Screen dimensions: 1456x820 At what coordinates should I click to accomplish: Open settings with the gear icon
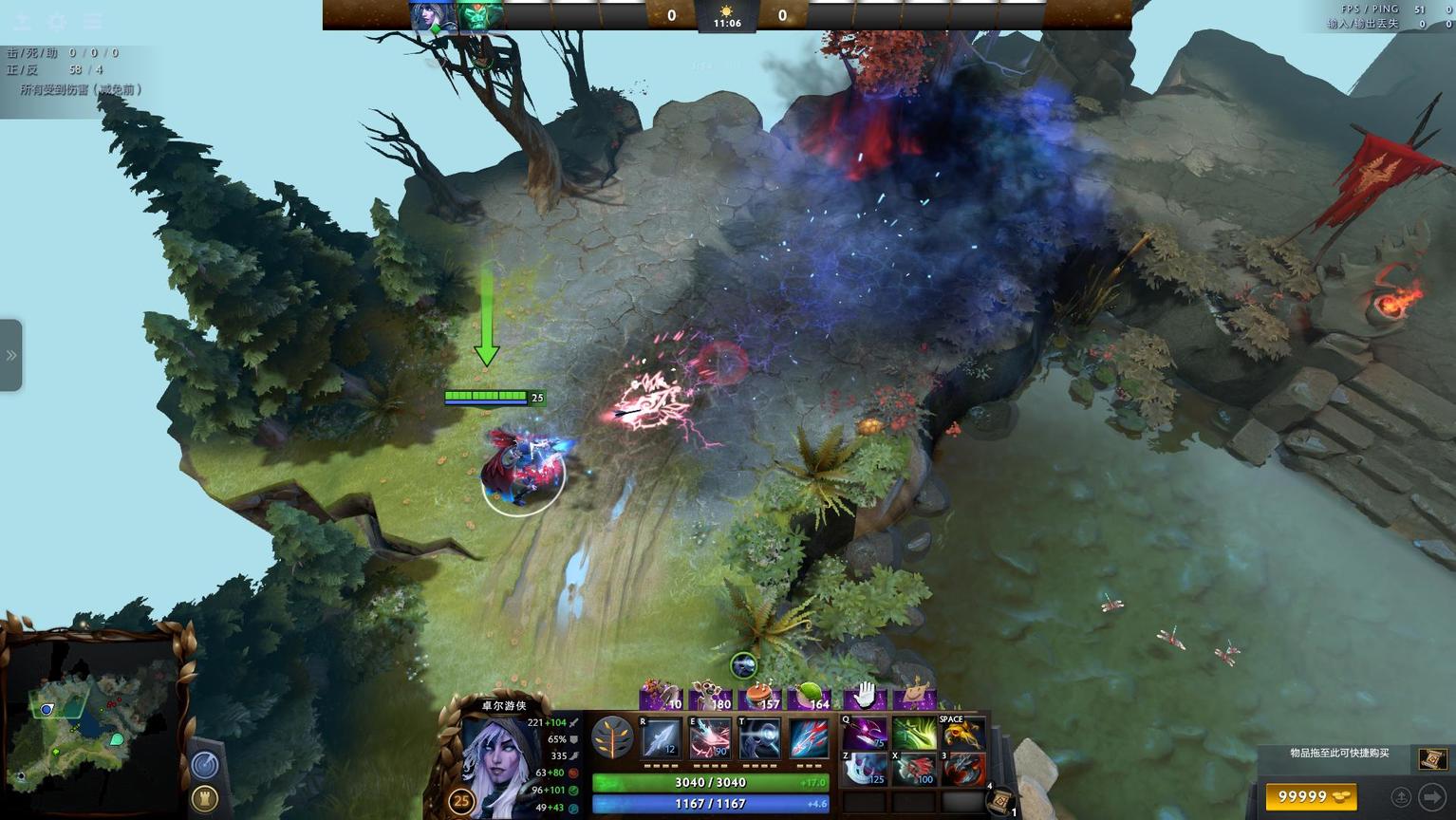57,21
